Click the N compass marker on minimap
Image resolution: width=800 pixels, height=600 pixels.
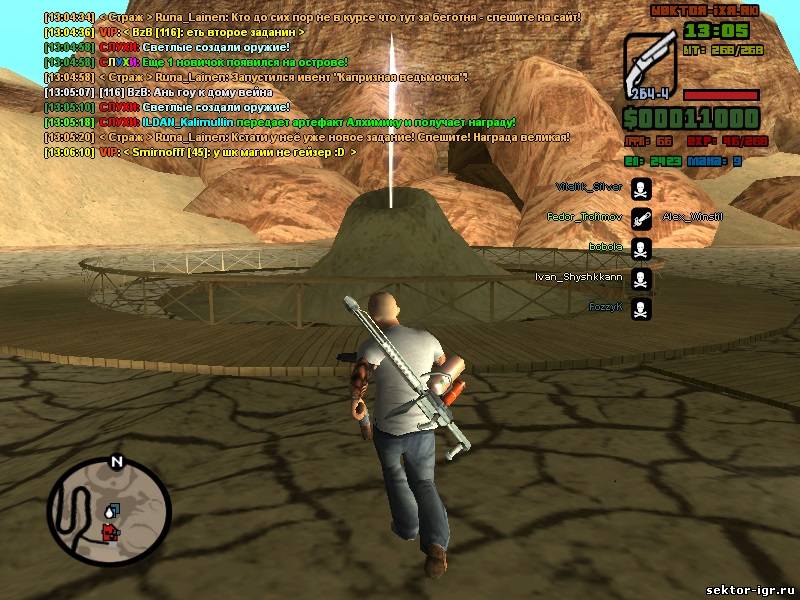[116, 462]
